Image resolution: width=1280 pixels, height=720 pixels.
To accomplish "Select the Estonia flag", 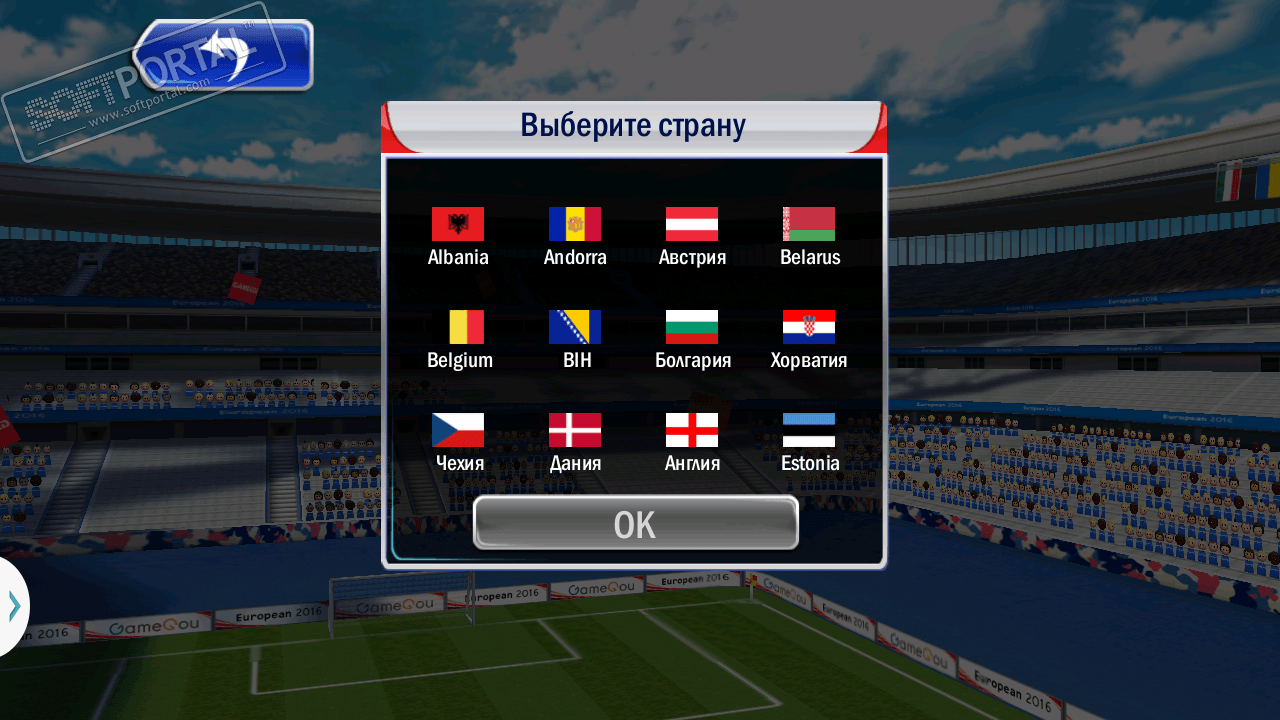I will point(809,431).
